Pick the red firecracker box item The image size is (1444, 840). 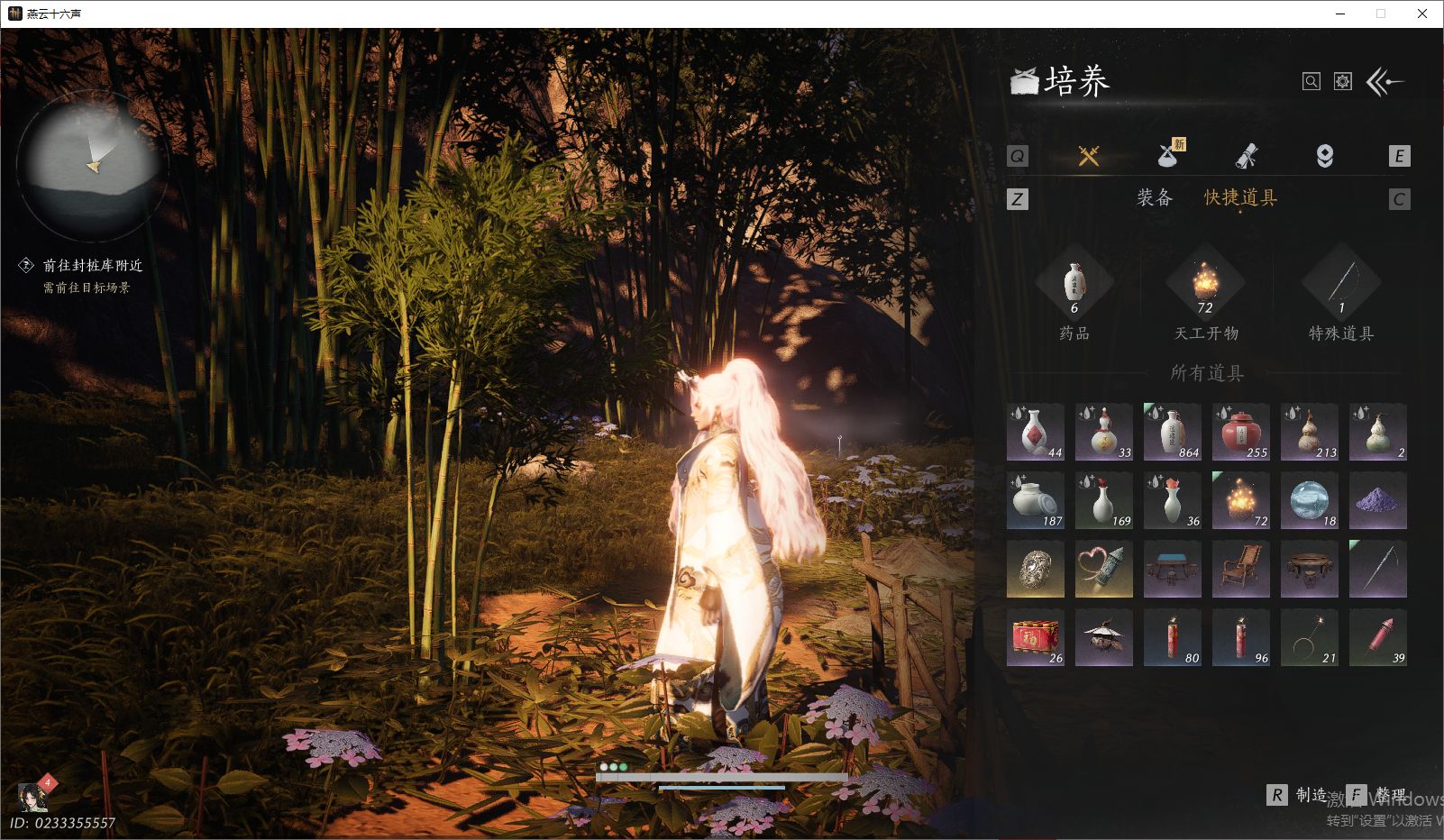pos(1035,637)
